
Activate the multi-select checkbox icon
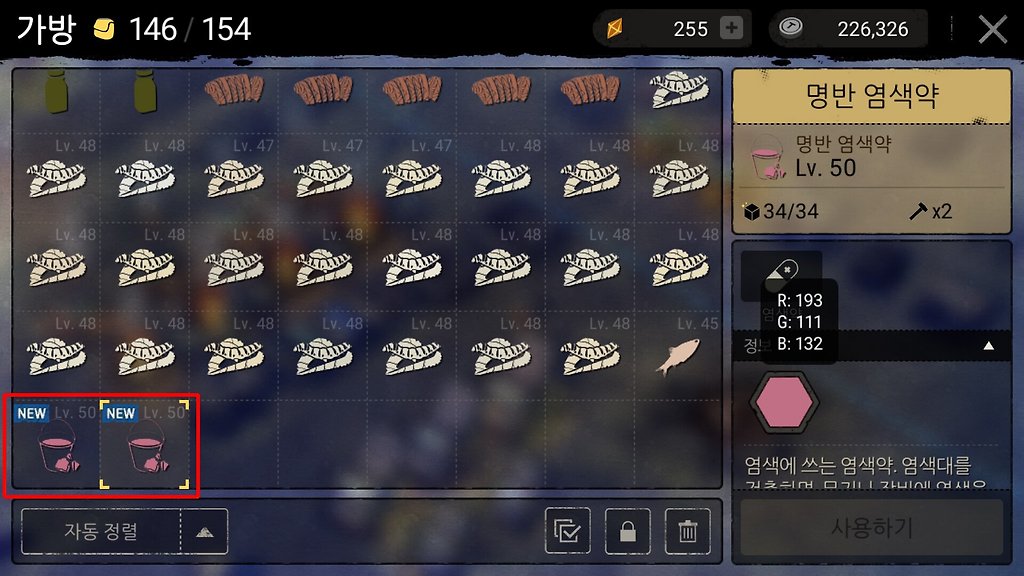567,531
